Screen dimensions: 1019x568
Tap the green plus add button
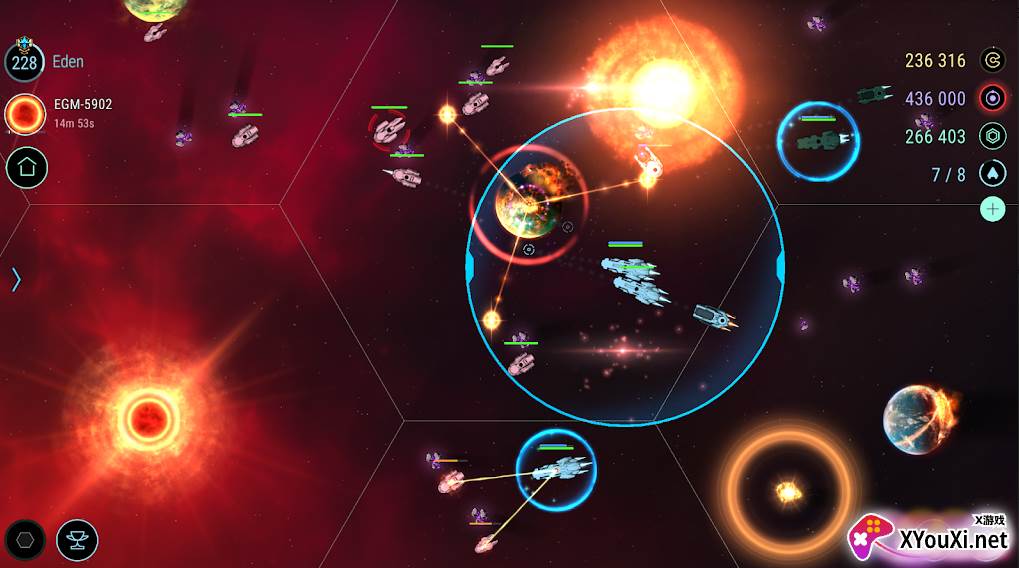pyautogui.click(x=992, y=209)
